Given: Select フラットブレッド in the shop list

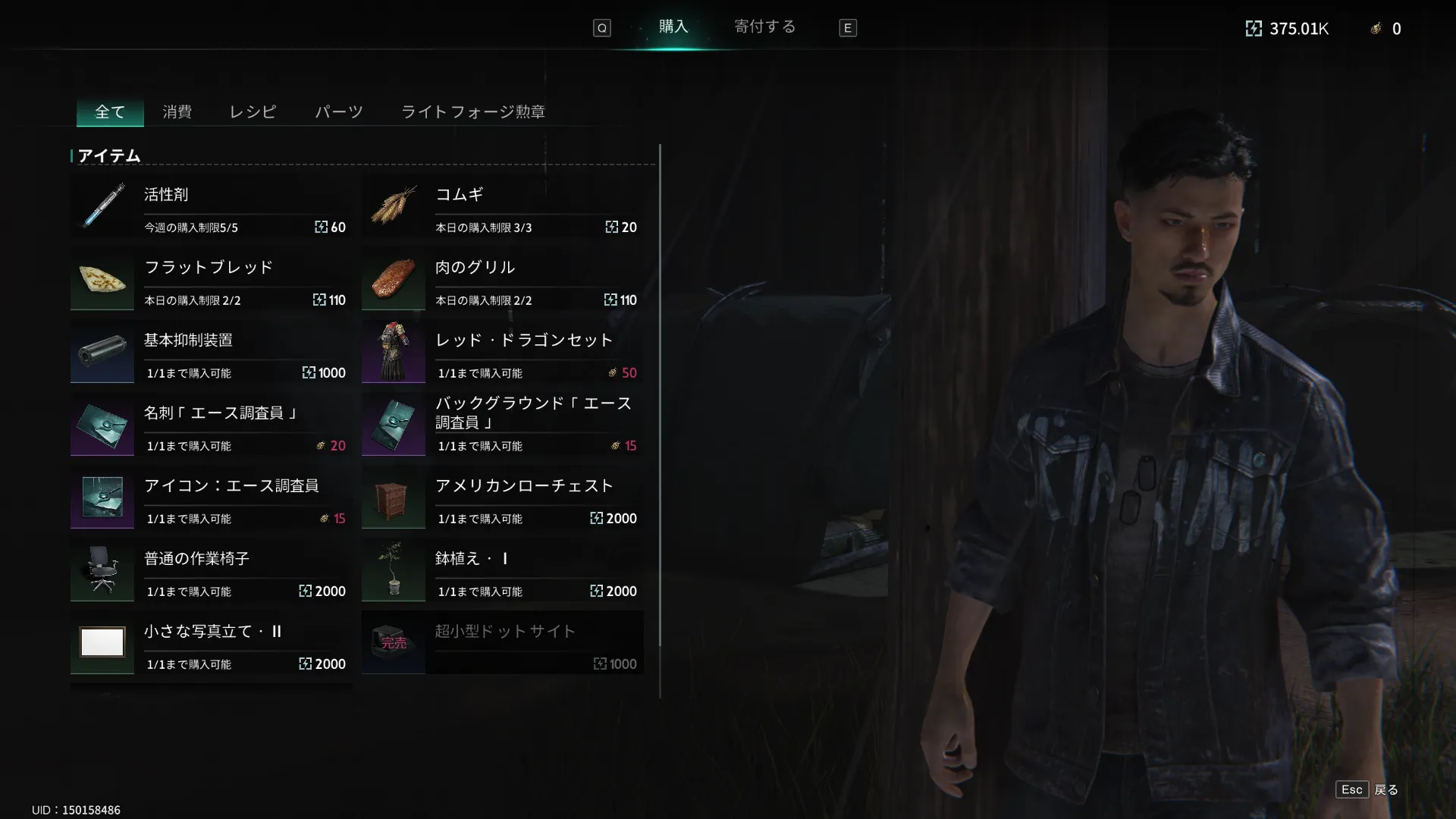Looking at the screenshot, I should (x=211, y=281).
